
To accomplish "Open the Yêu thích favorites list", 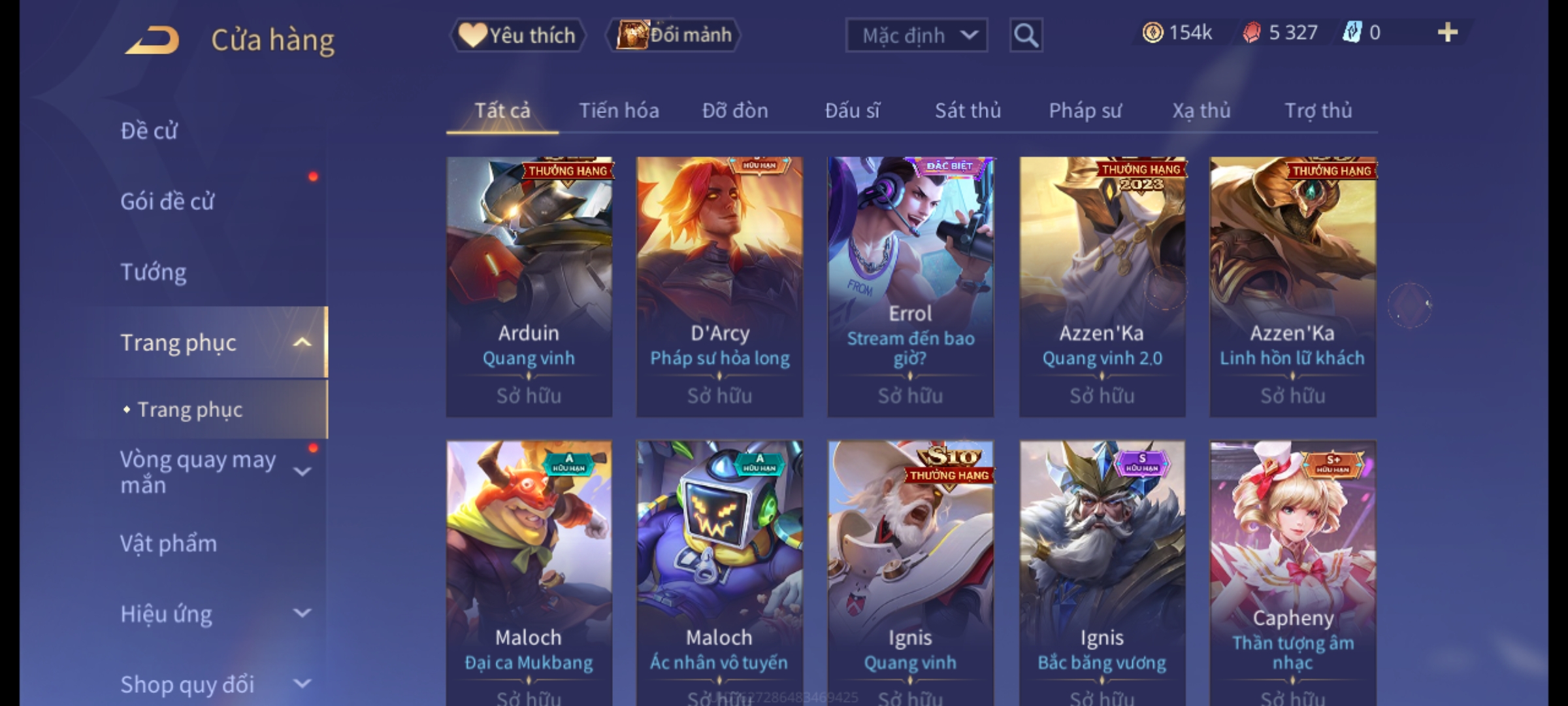I will [517, 35].
